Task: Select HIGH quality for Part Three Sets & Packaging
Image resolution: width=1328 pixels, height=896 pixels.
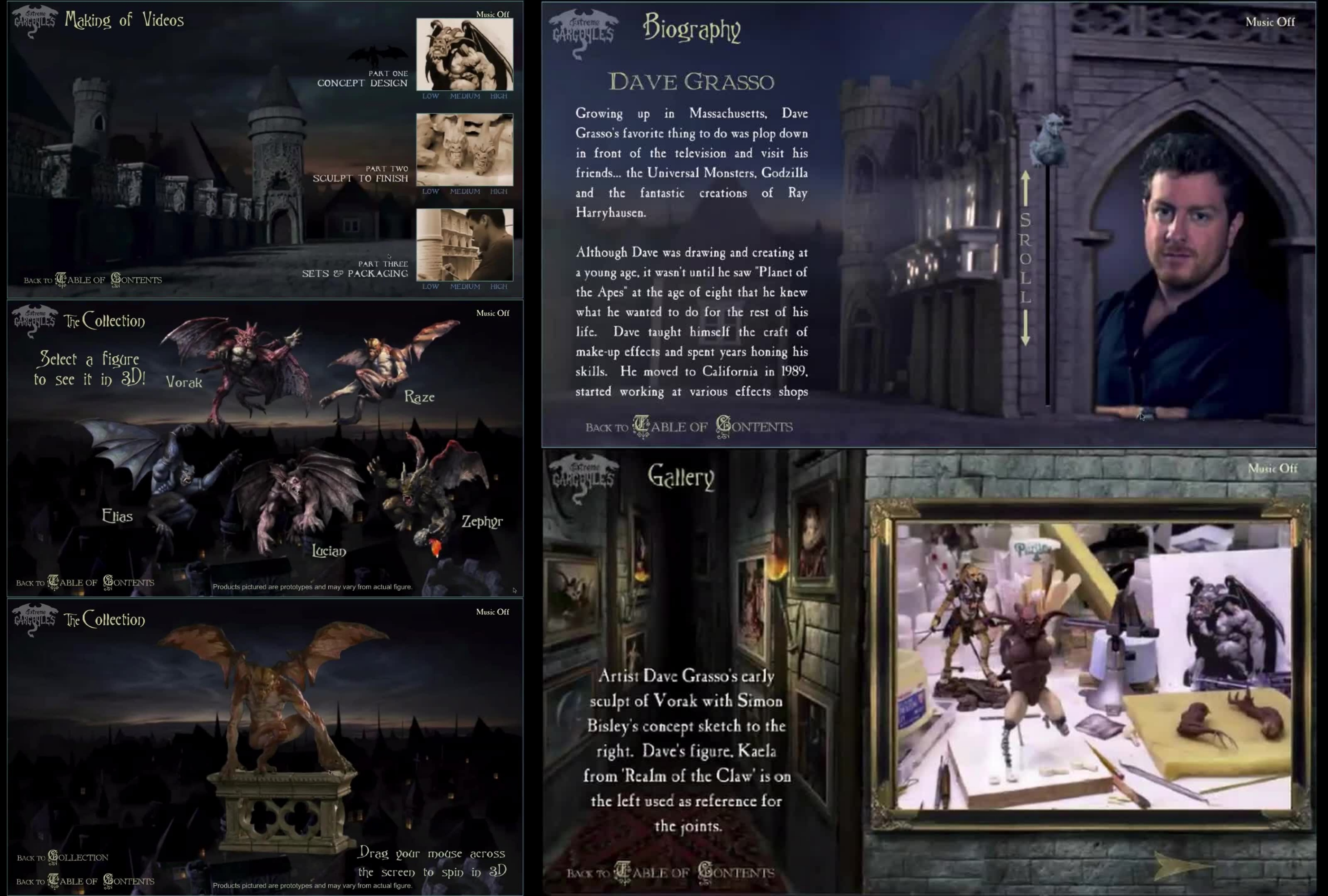Action: pos(500,287)
